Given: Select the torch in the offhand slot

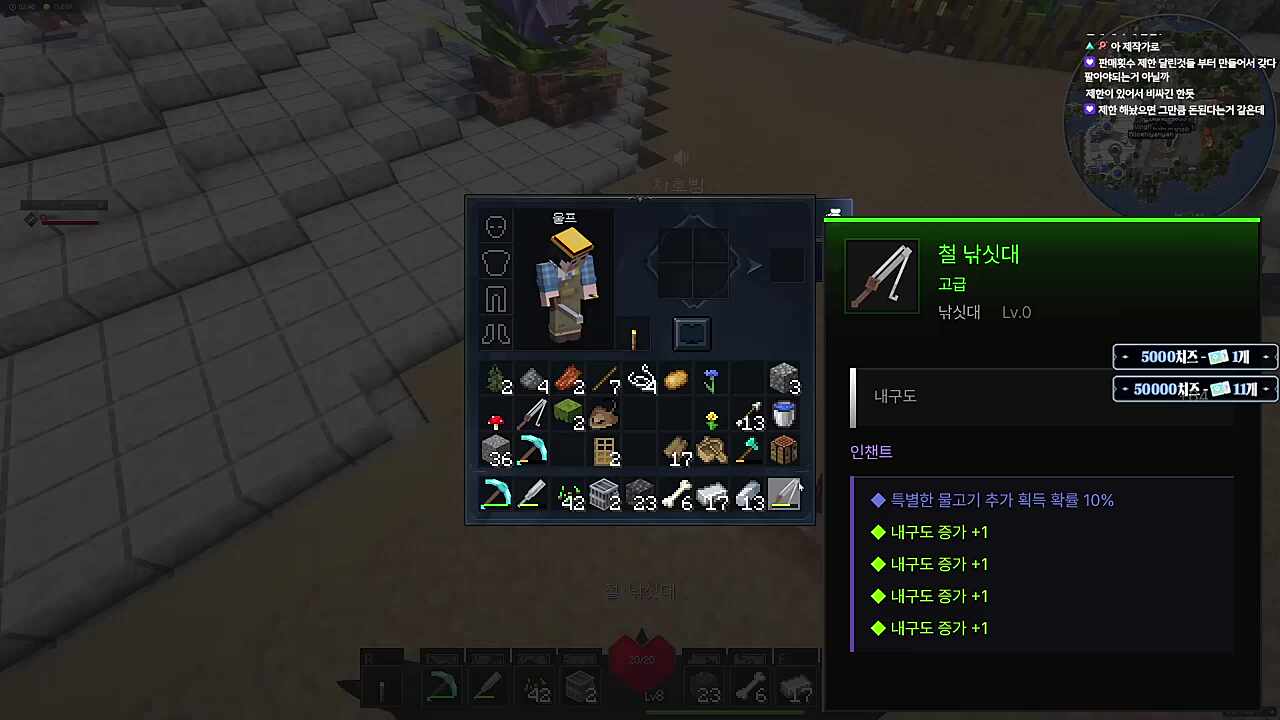Looking at the screenshot, I should (634, 335).
